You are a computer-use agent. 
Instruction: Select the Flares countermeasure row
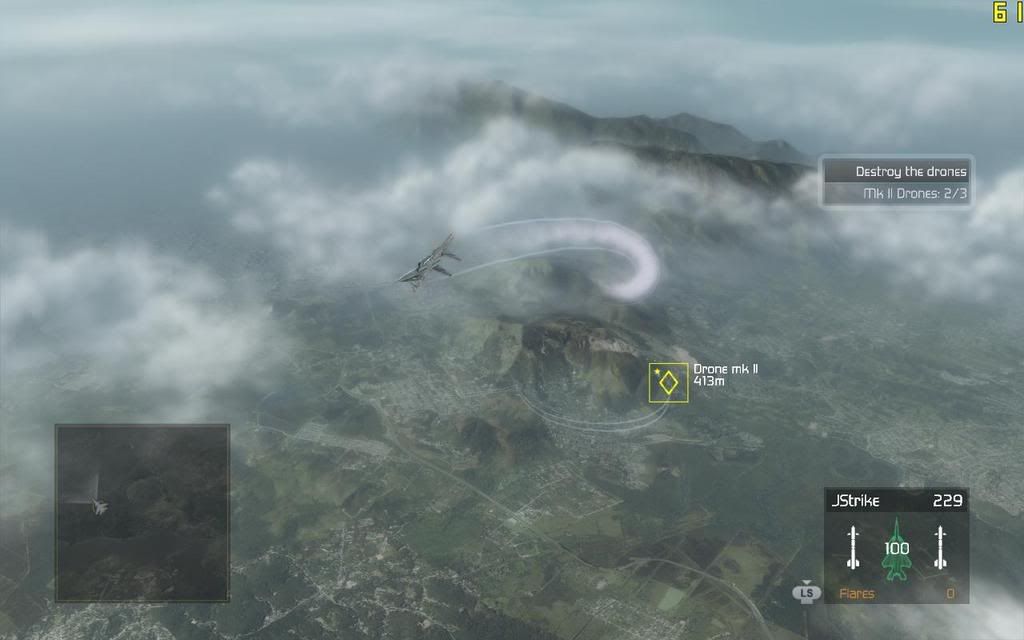pyautogui.click(x=896, y=593)
